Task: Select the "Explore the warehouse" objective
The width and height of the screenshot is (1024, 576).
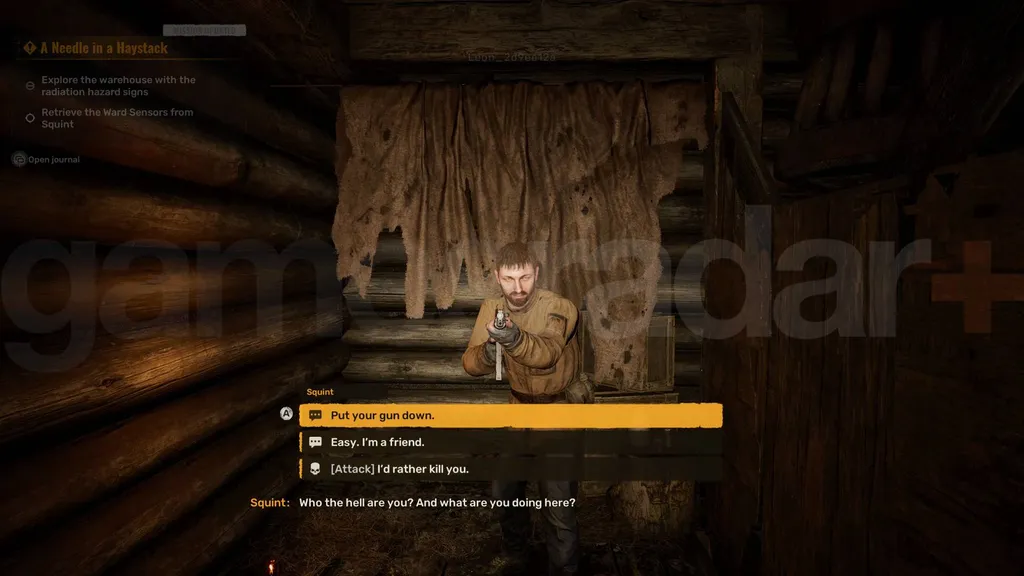Action: tap(117, 86)
